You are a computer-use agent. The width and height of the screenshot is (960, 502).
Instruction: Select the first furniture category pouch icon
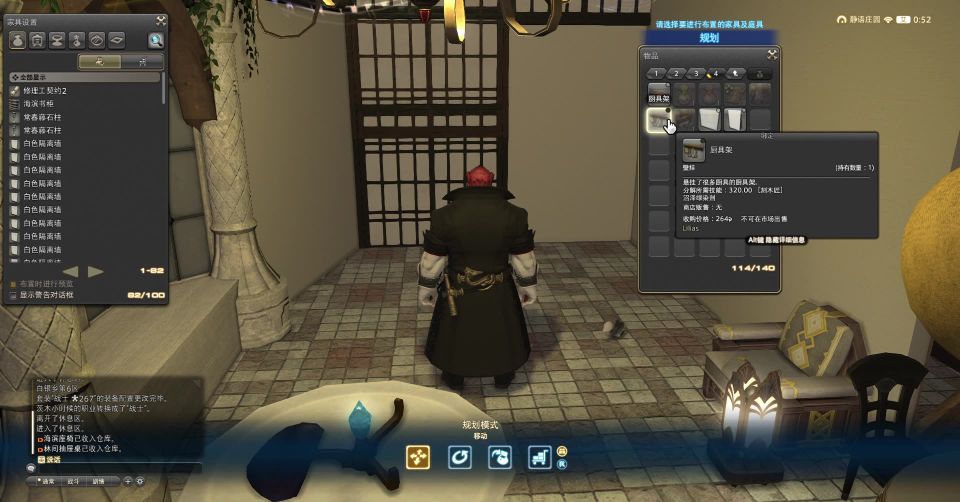click(x=18, y=40)
